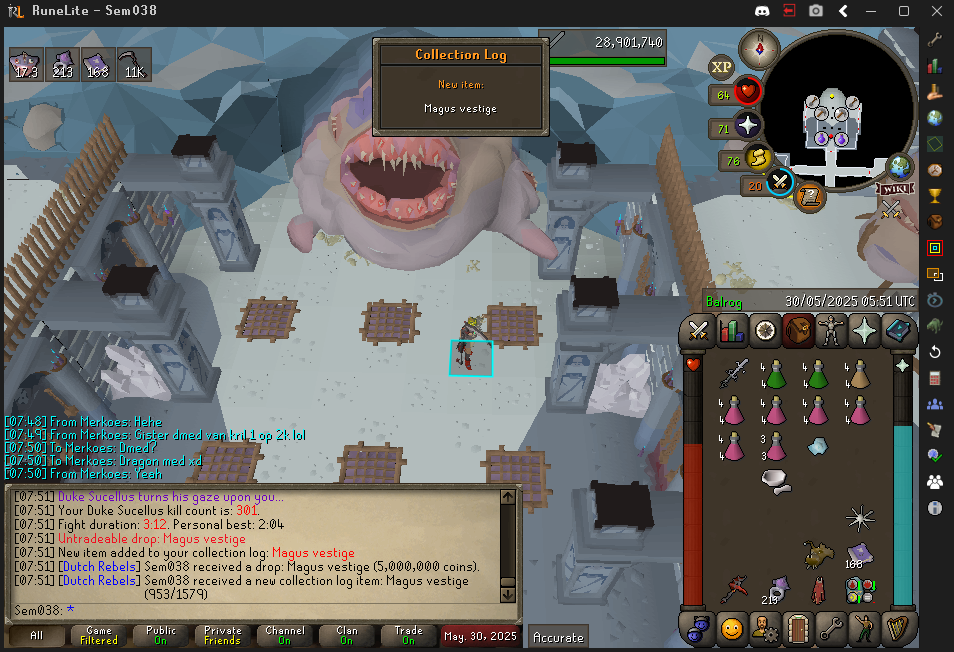Show the Worn Equipment tab
The height and width of the screenshot is (652, 954).
pyautogui.click(x=832, y=330)
